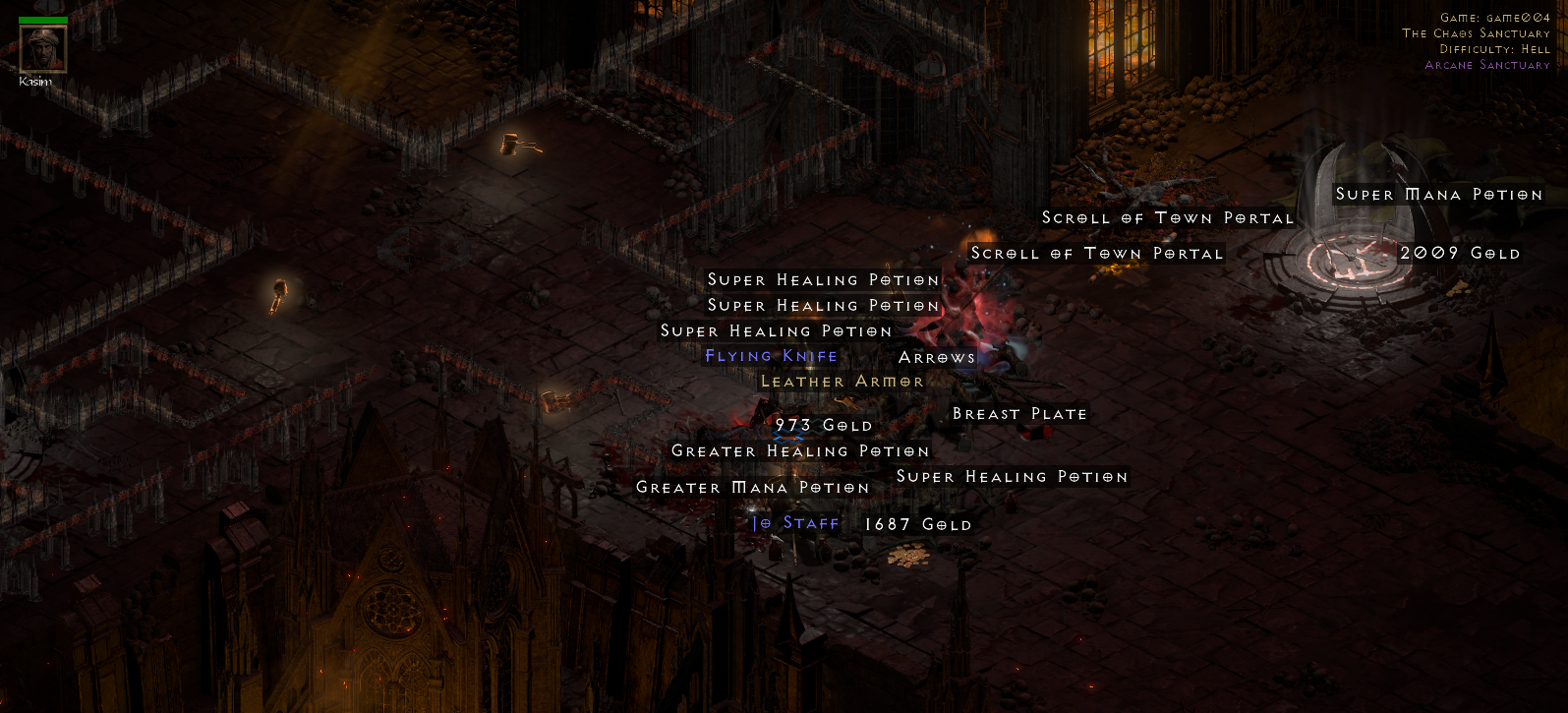Screen dimensions: 1568x713
Task: Grab the Leather Armor
Action: tap(842, 381)
